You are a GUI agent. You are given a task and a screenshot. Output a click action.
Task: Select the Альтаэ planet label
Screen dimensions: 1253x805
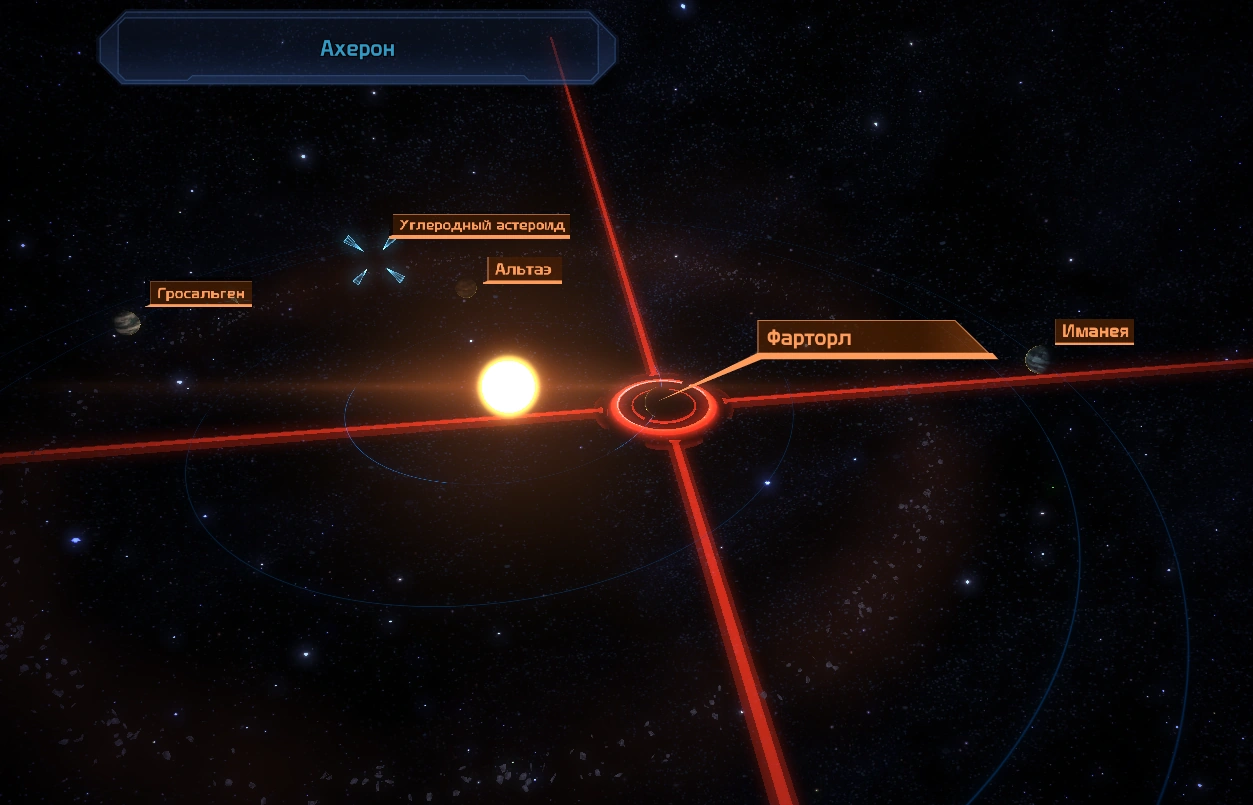[x=523, y=270]
